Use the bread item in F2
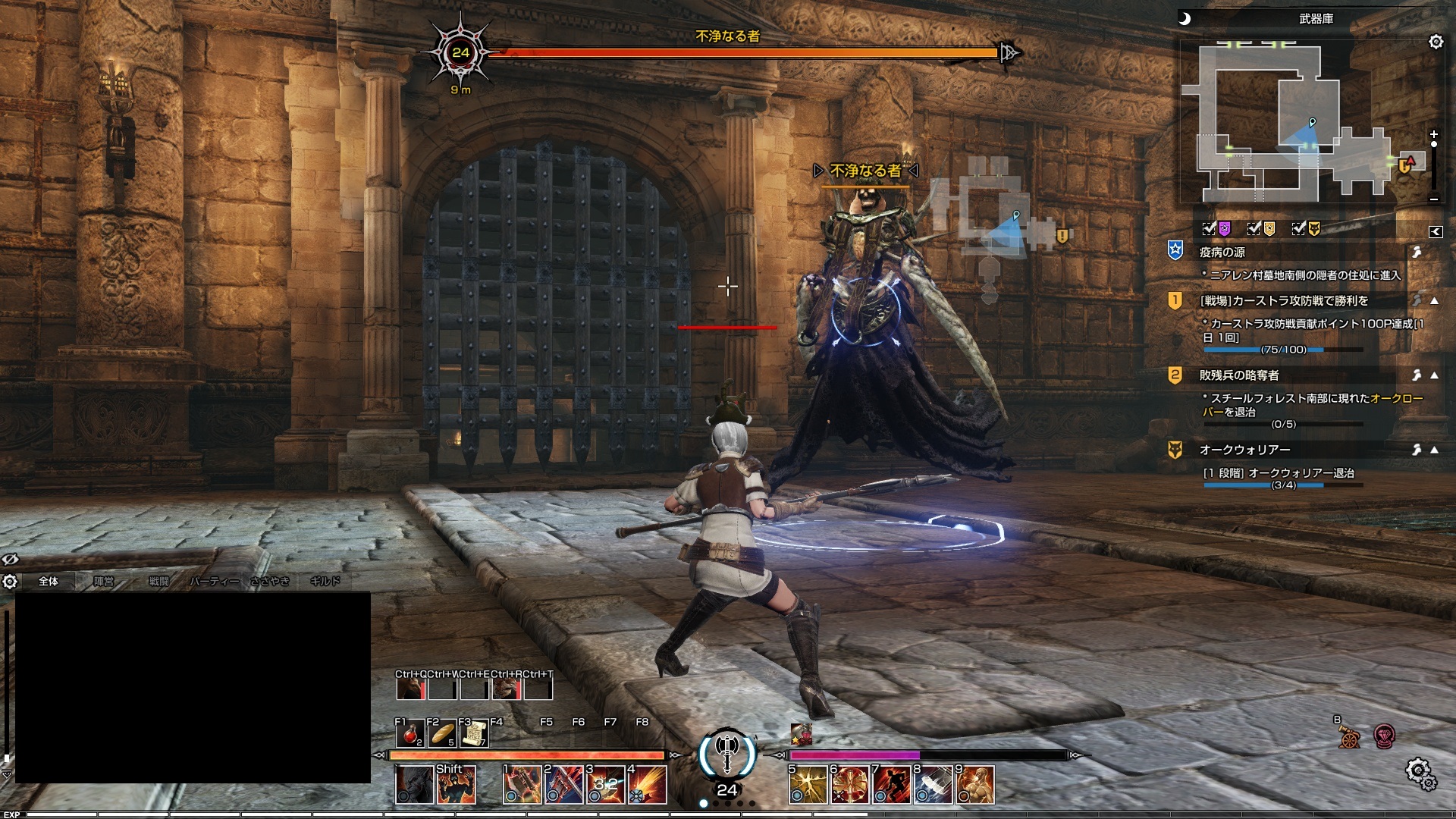 442,734
